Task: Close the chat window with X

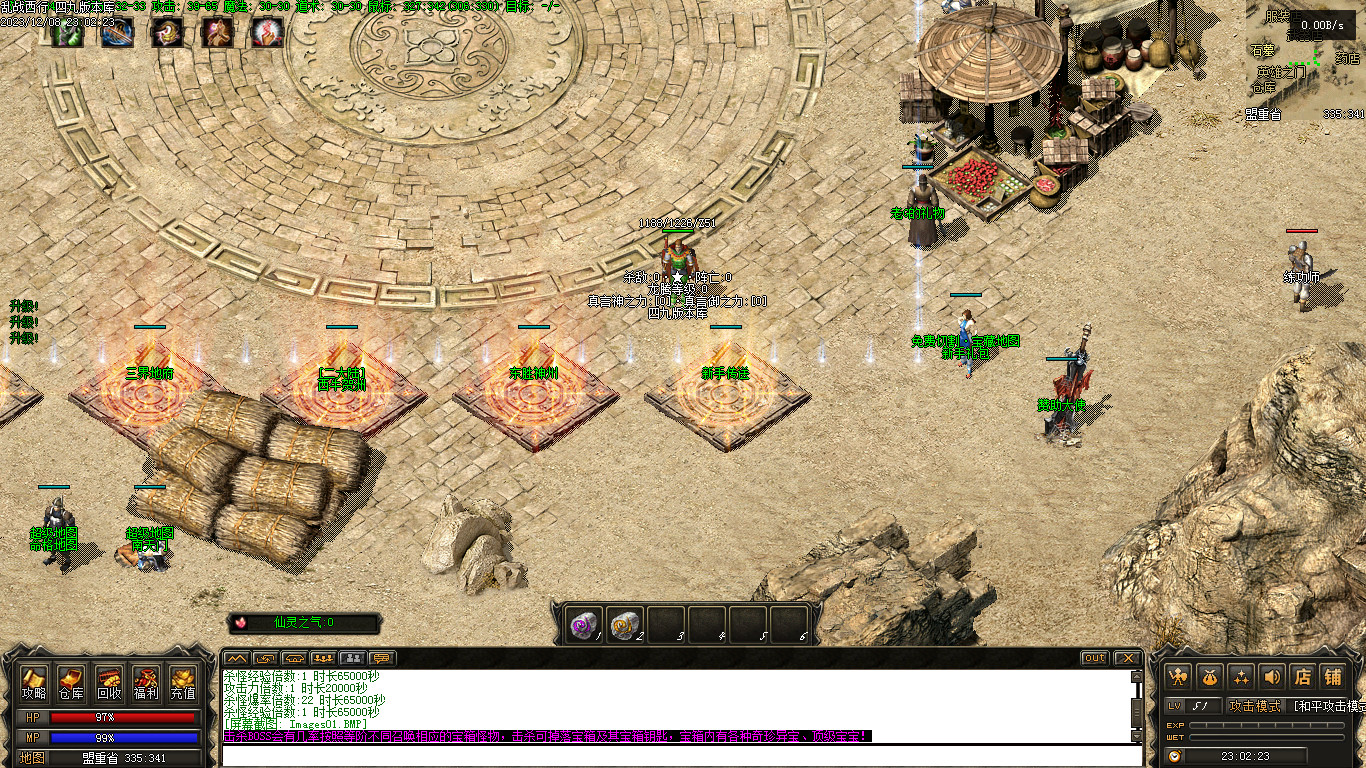Action: (1128, 658)
